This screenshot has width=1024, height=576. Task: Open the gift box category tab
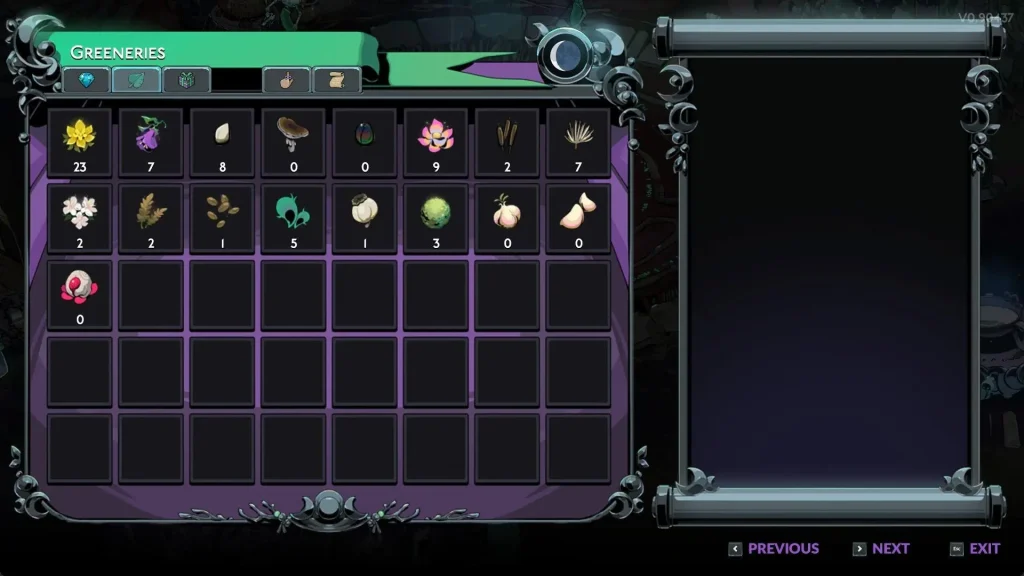(186, 80)
